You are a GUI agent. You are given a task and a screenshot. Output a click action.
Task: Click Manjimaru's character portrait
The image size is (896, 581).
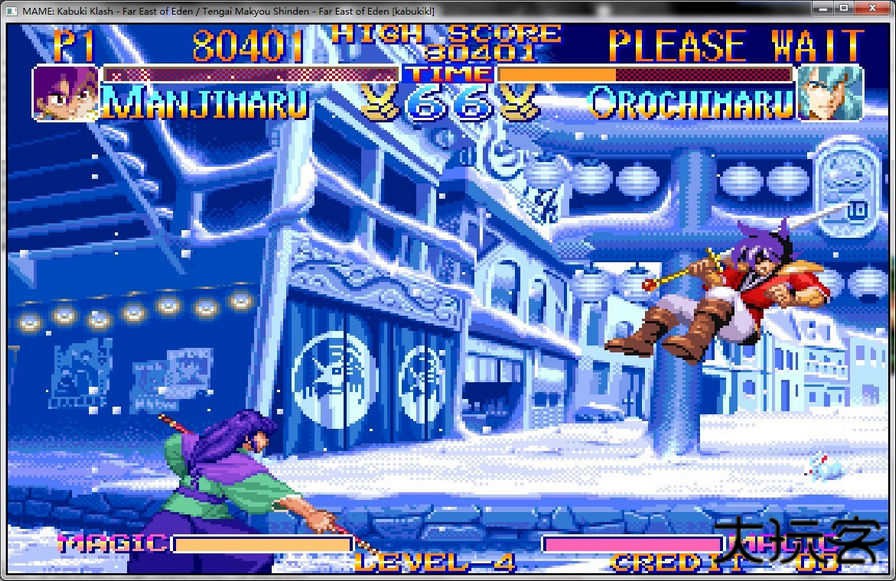[66, 92]
